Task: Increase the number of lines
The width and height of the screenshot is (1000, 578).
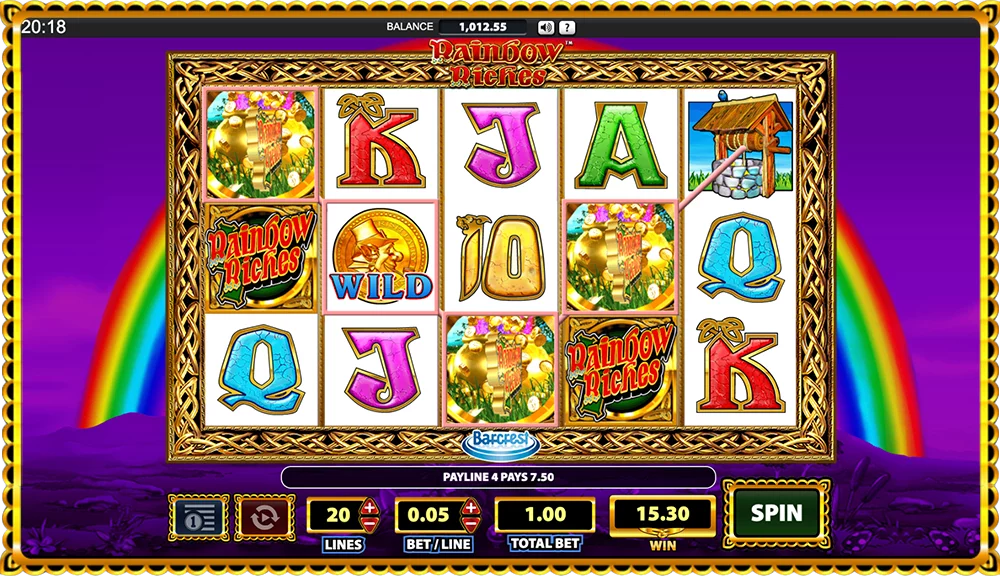Action: coord(369,507)
